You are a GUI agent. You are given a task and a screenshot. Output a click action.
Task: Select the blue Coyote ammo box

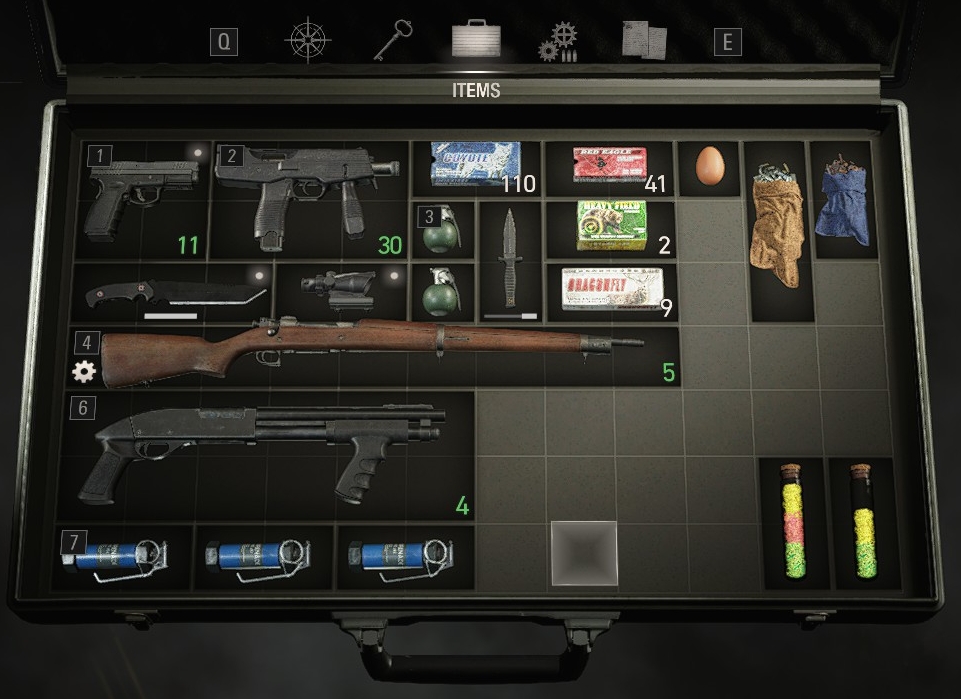[x=476, y=165]
